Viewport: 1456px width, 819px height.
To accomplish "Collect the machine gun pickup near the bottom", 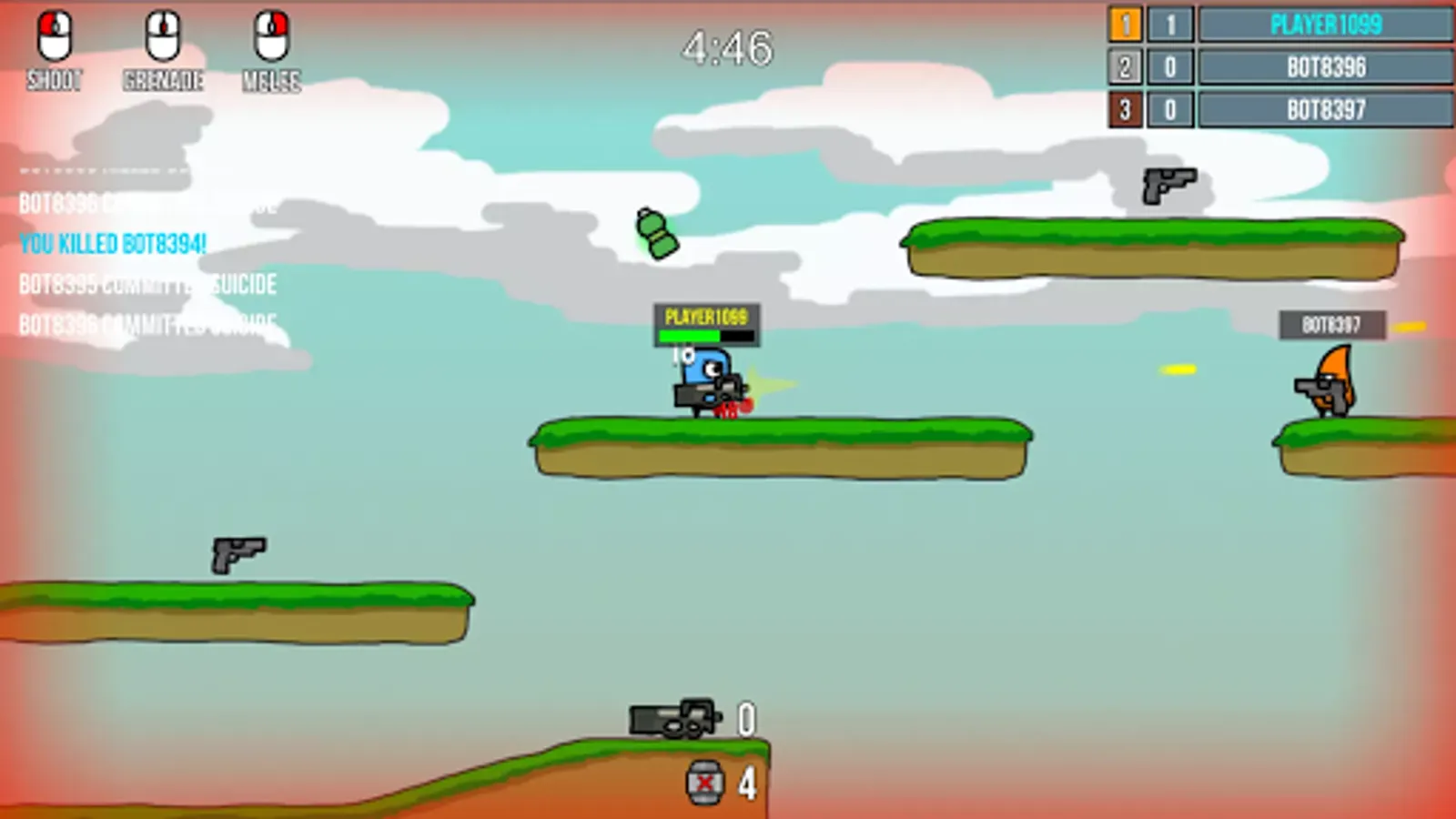I will point(673,719).
